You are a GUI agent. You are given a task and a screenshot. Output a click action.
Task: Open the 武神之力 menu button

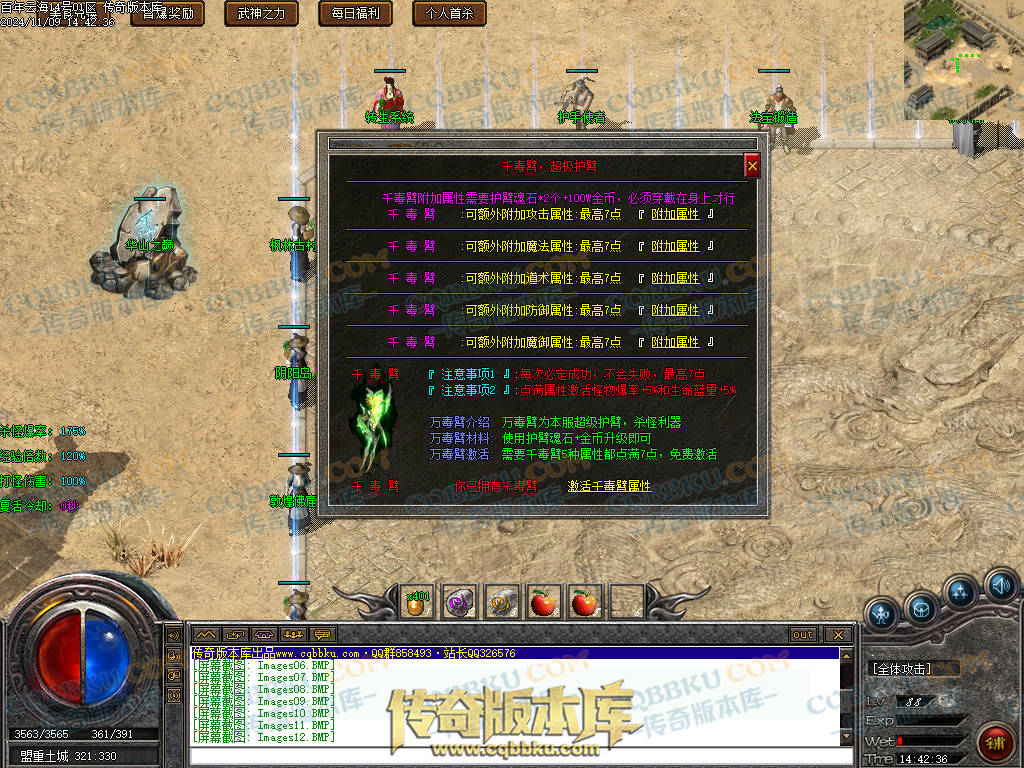click(261, 13)
